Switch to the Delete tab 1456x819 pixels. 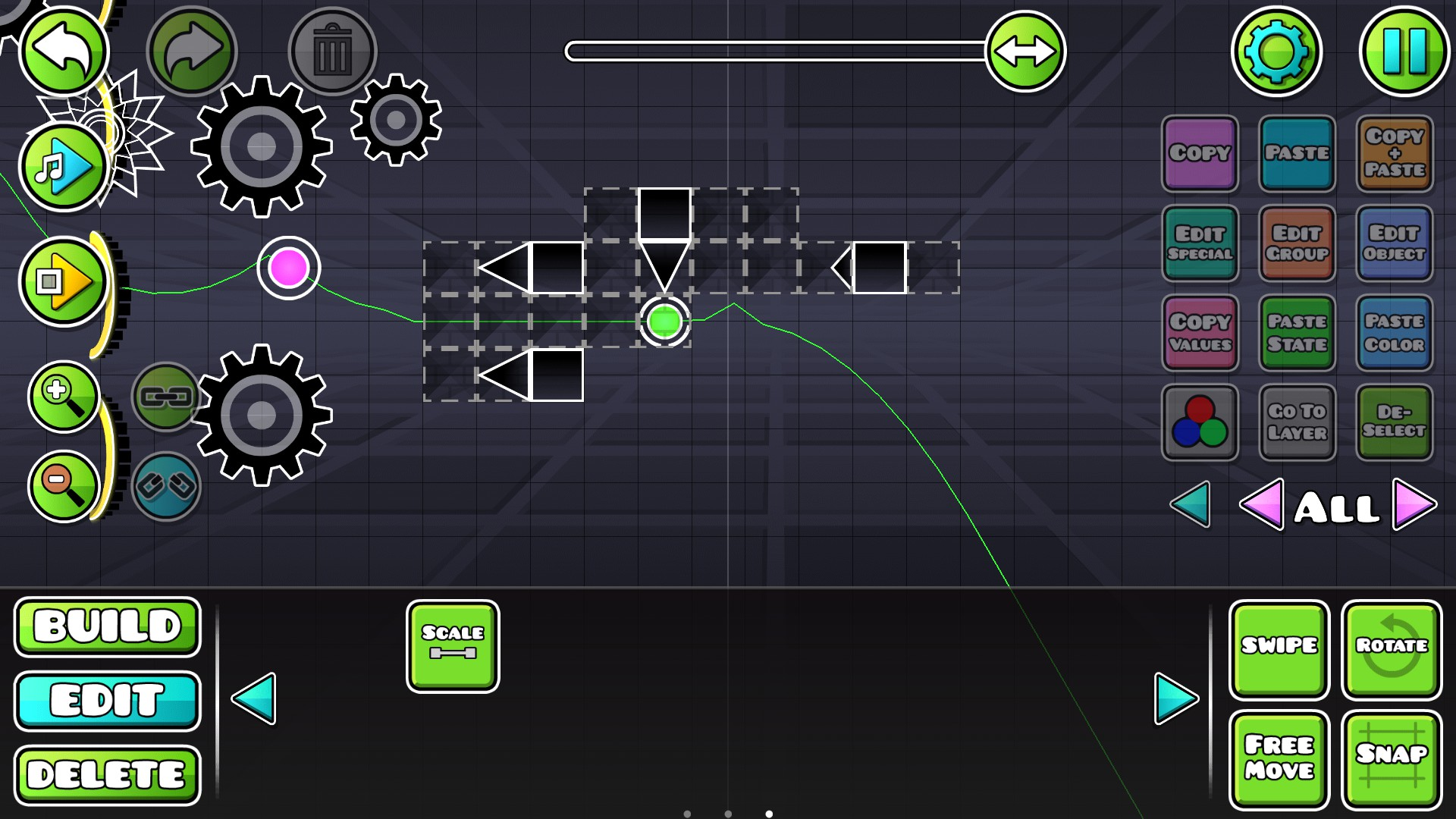(107, 772)
